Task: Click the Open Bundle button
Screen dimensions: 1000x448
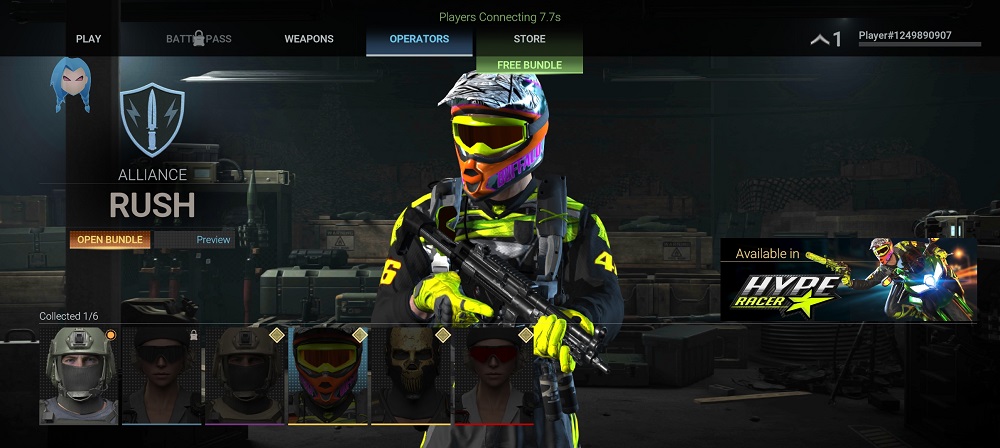Action: tap(111, 240)
